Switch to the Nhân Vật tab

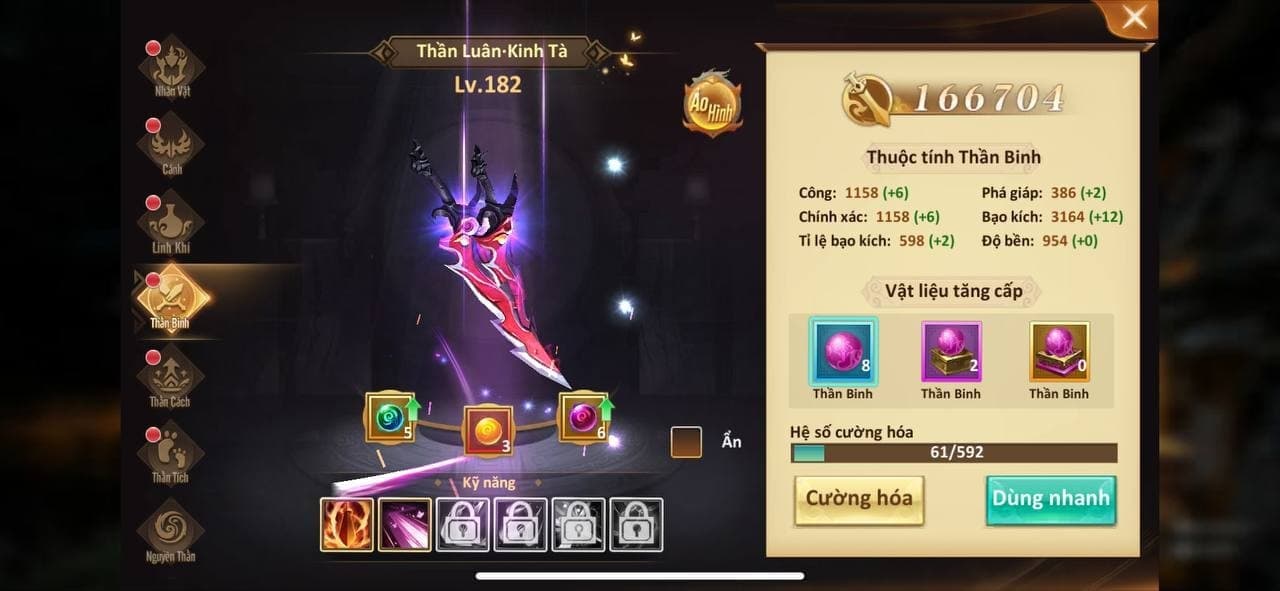pyautogui.click(x=171, y=66)
